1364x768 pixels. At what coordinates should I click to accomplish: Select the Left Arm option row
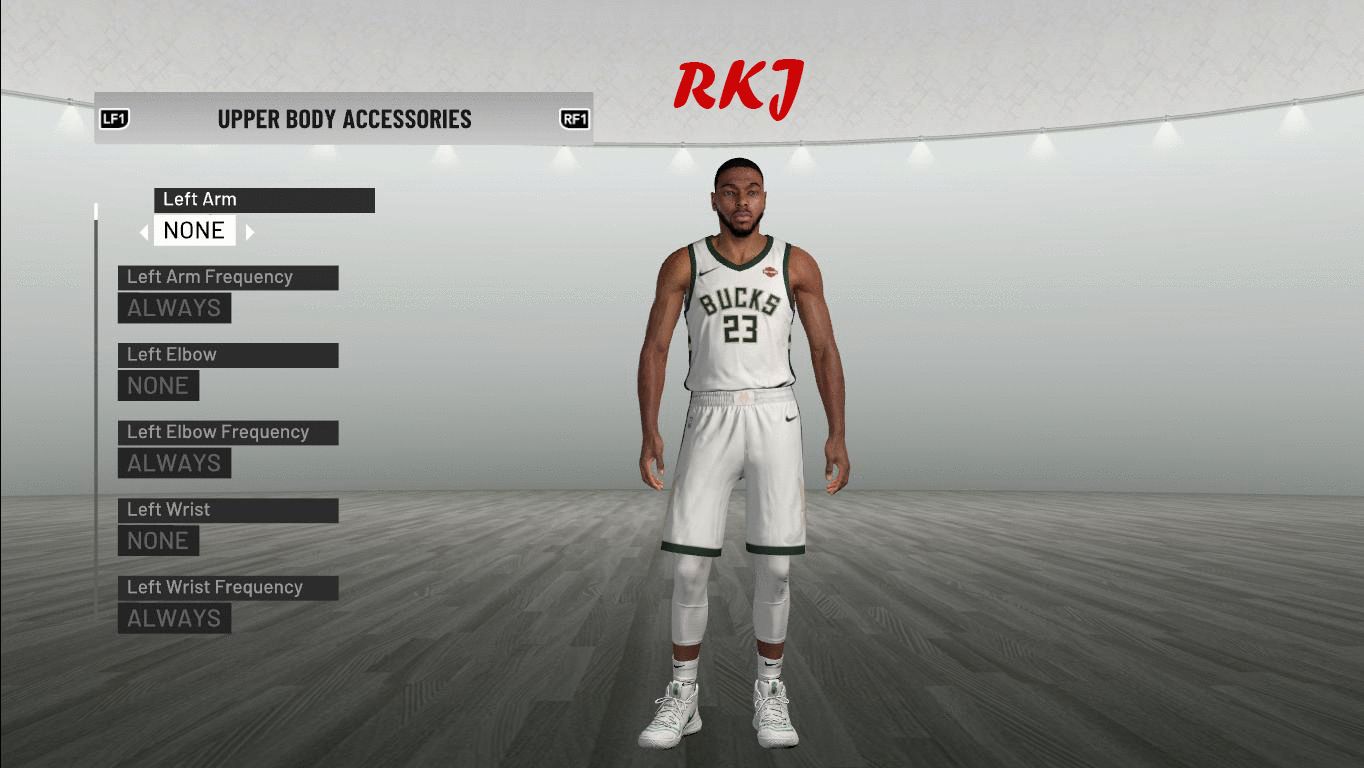tap(264, 200)
